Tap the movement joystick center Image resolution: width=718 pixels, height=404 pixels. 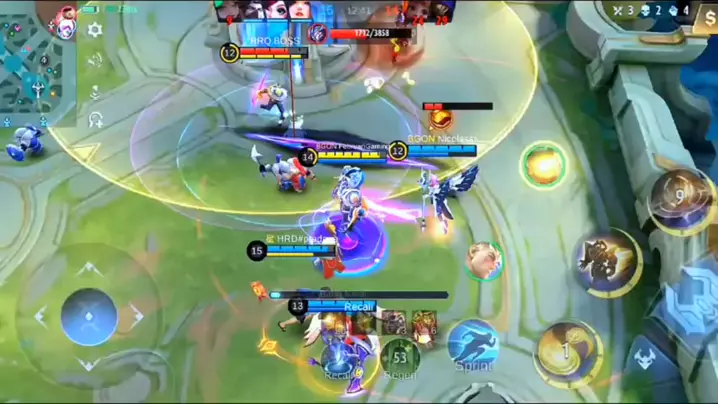click(89, 317)
